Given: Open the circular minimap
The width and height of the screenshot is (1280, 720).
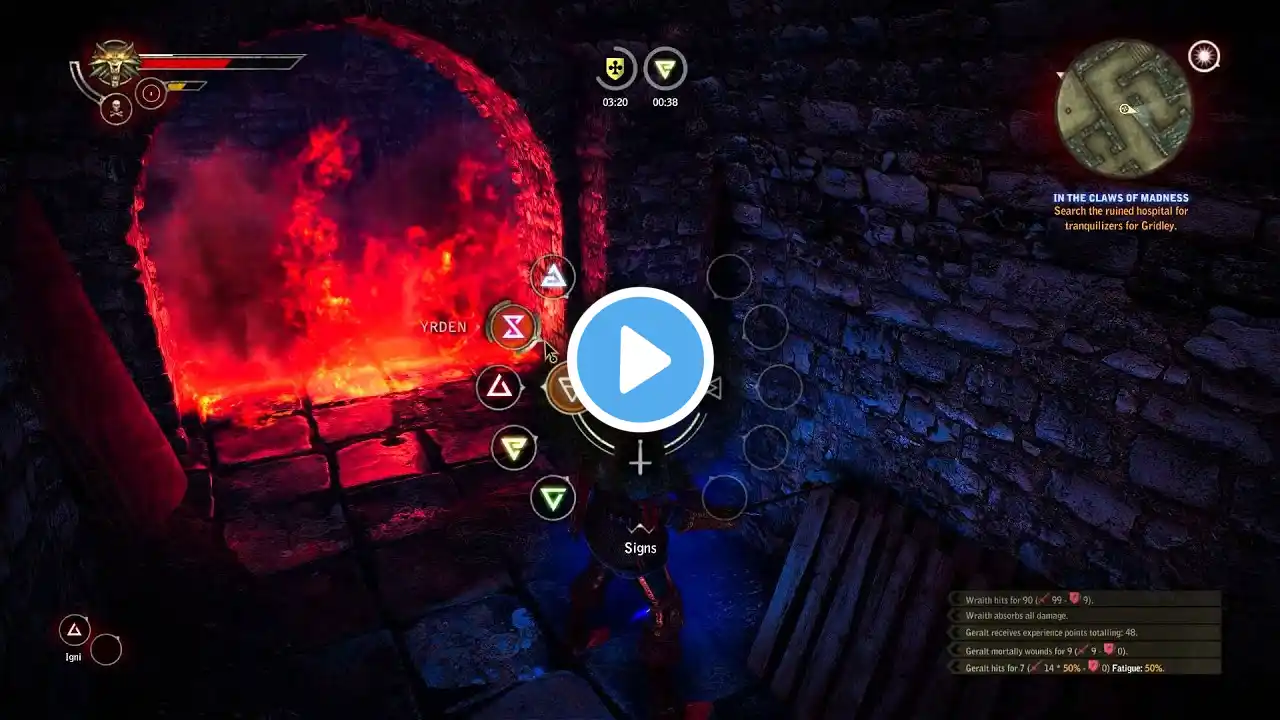Looking at the screenshot, I should click(1124, 109).
